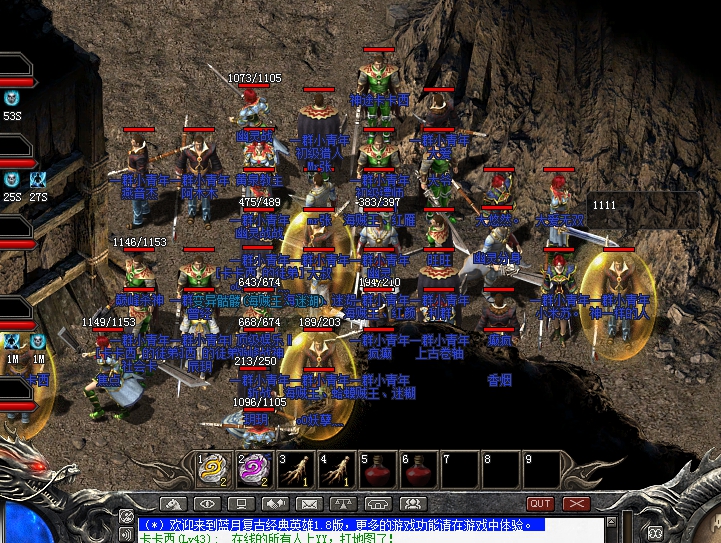The height and width of the screenshot is (543, 721).
Task: Open the two-person group button
Action: click(409, 504)
